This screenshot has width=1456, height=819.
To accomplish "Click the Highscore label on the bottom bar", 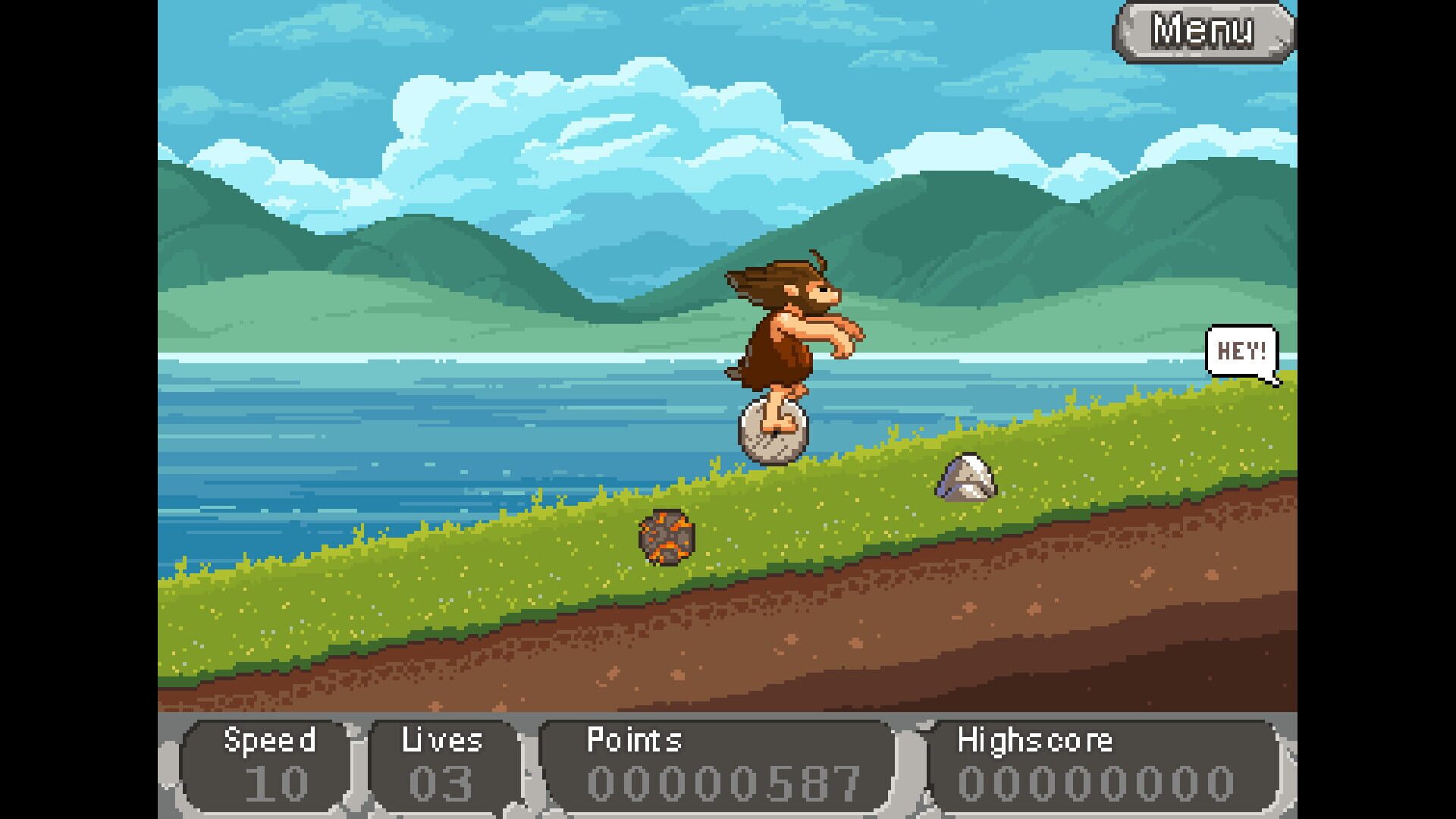I will [x=1035, y=741].
